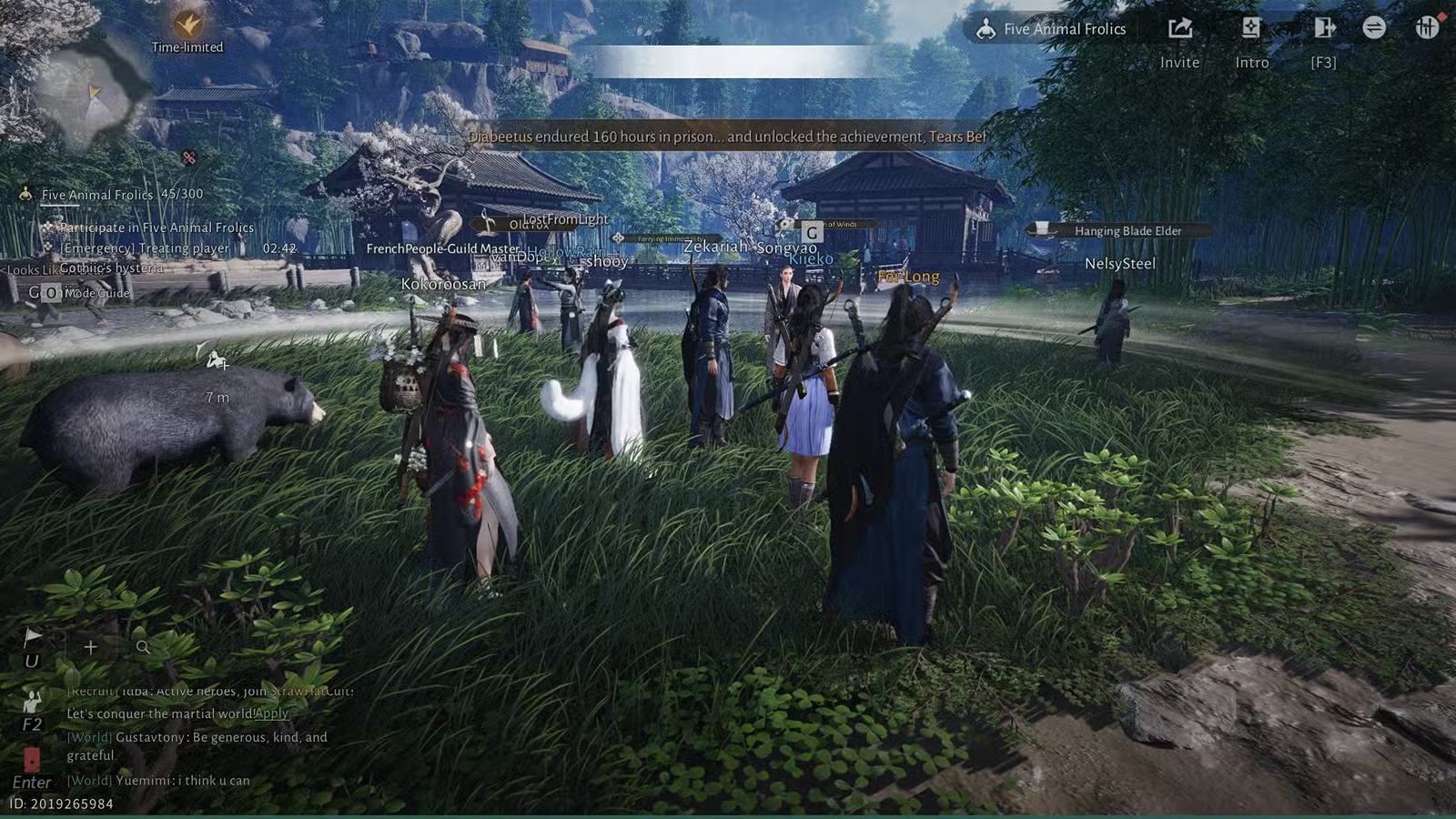The width and height of the screenshot is (1456, 819).
Task: Open the Intro guide book
Action: click(x=1251, y=29)
